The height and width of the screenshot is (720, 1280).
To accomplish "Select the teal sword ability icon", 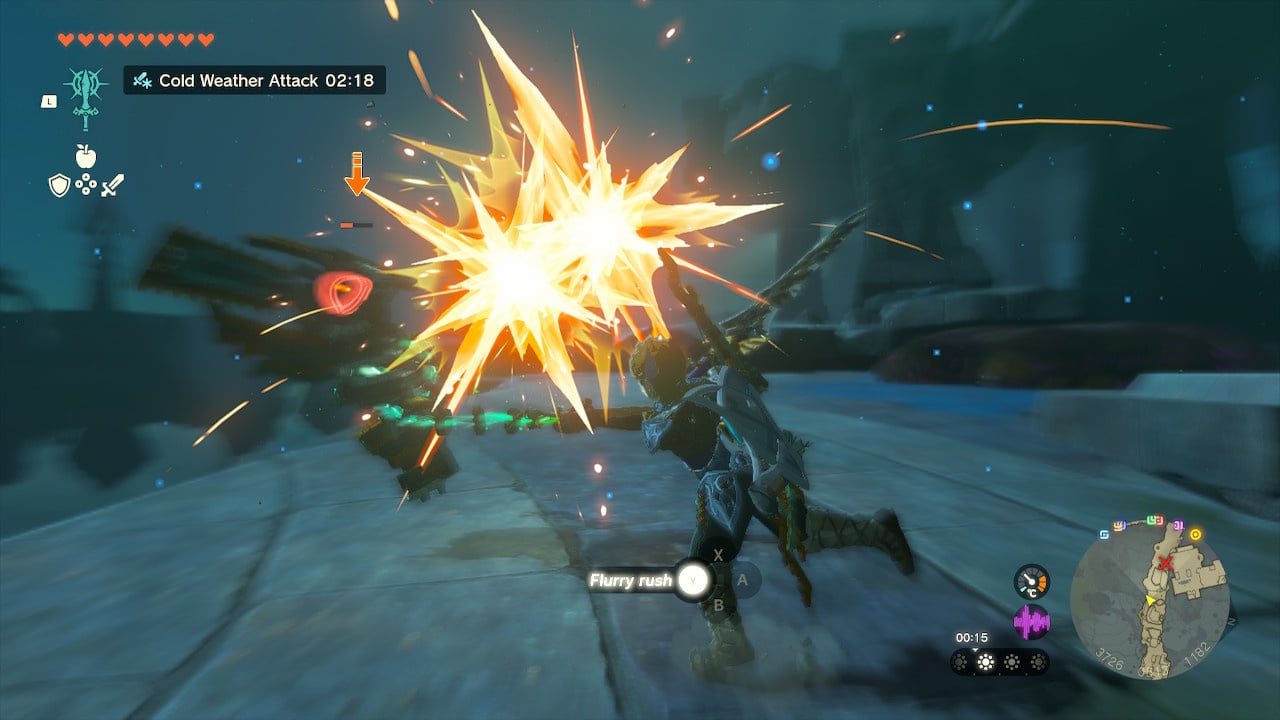I will click(x=86, y=97).
